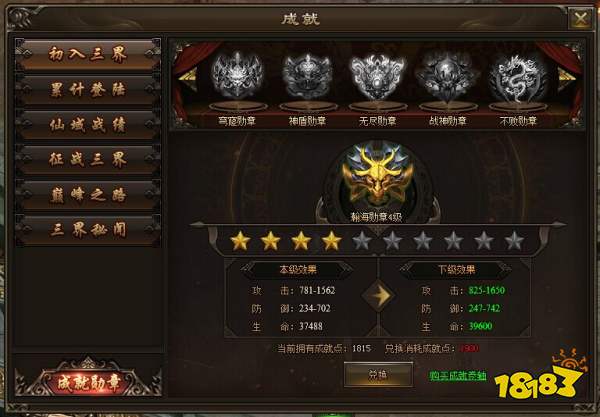Close the 成就 achievements window
This screenshot has height=417, width=600.
pyautogui.click(x=579, y=17)
